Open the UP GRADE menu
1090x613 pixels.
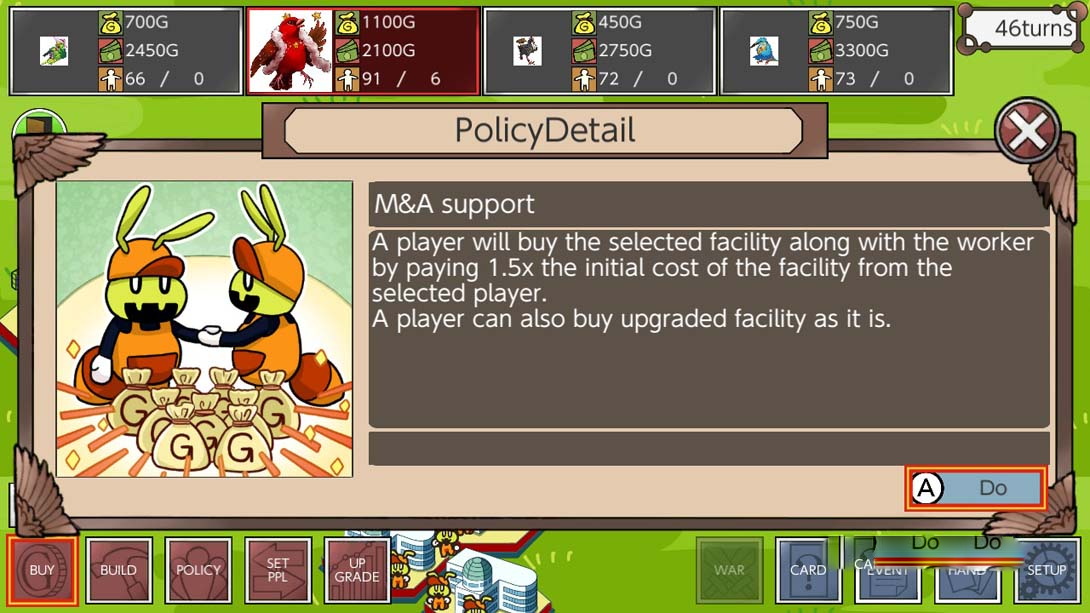click(356, 570)
